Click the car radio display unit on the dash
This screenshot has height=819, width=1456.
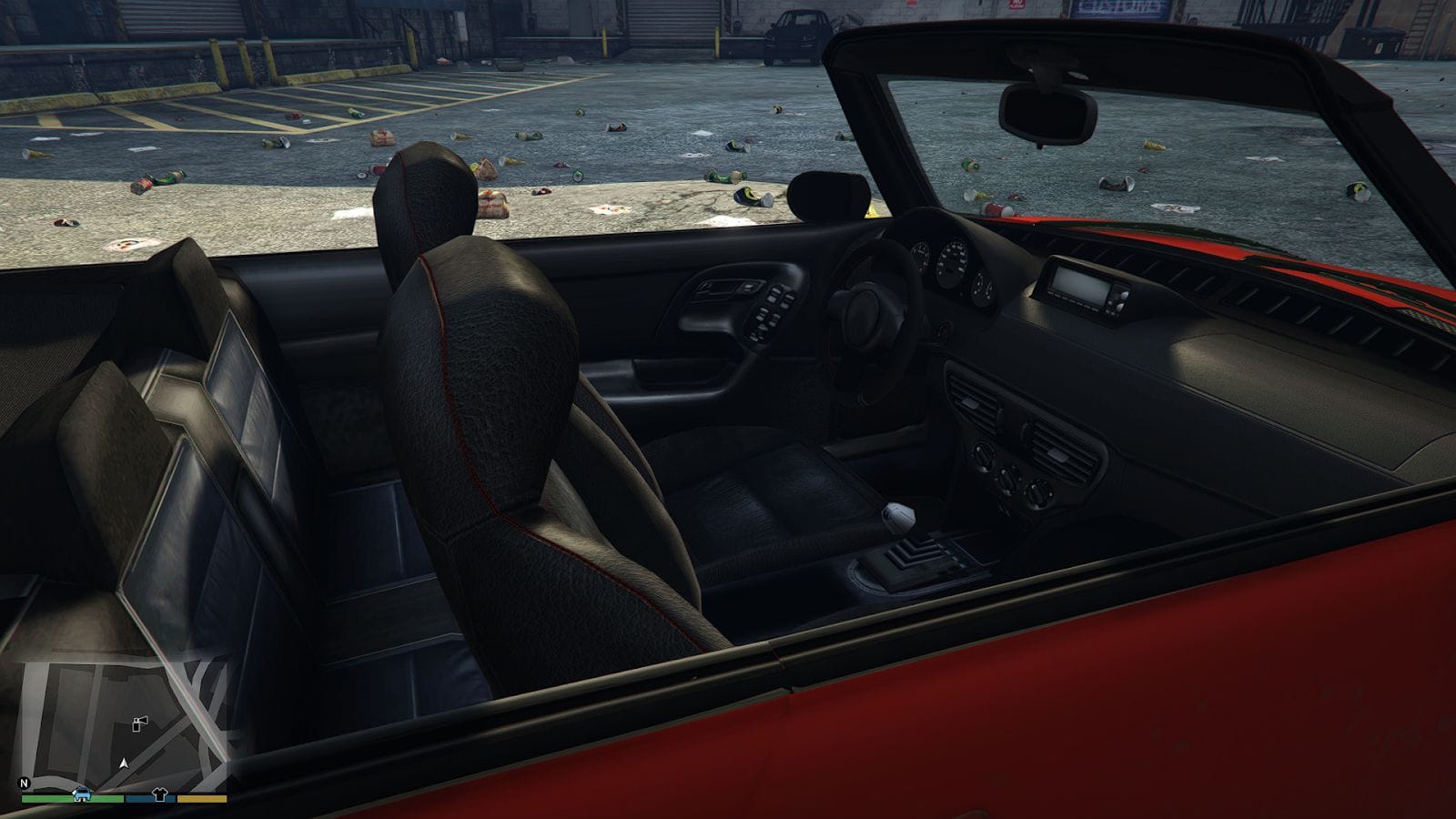[1085, 284]
